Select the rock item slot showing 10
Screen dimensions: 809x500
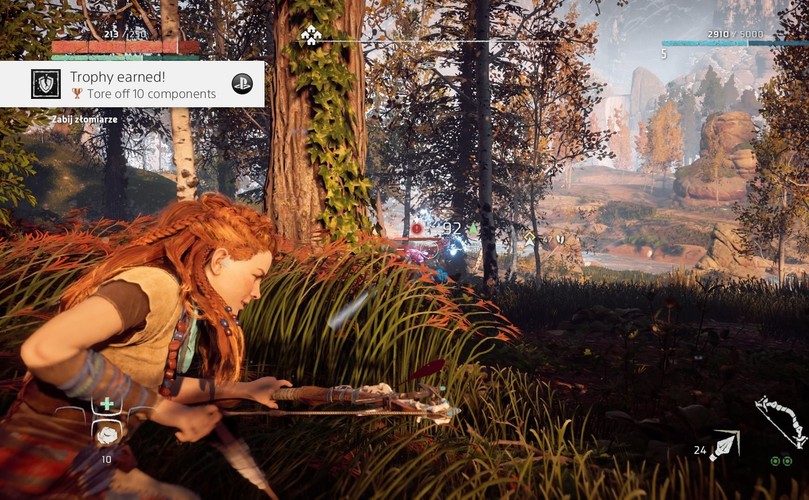coord(106,432)
